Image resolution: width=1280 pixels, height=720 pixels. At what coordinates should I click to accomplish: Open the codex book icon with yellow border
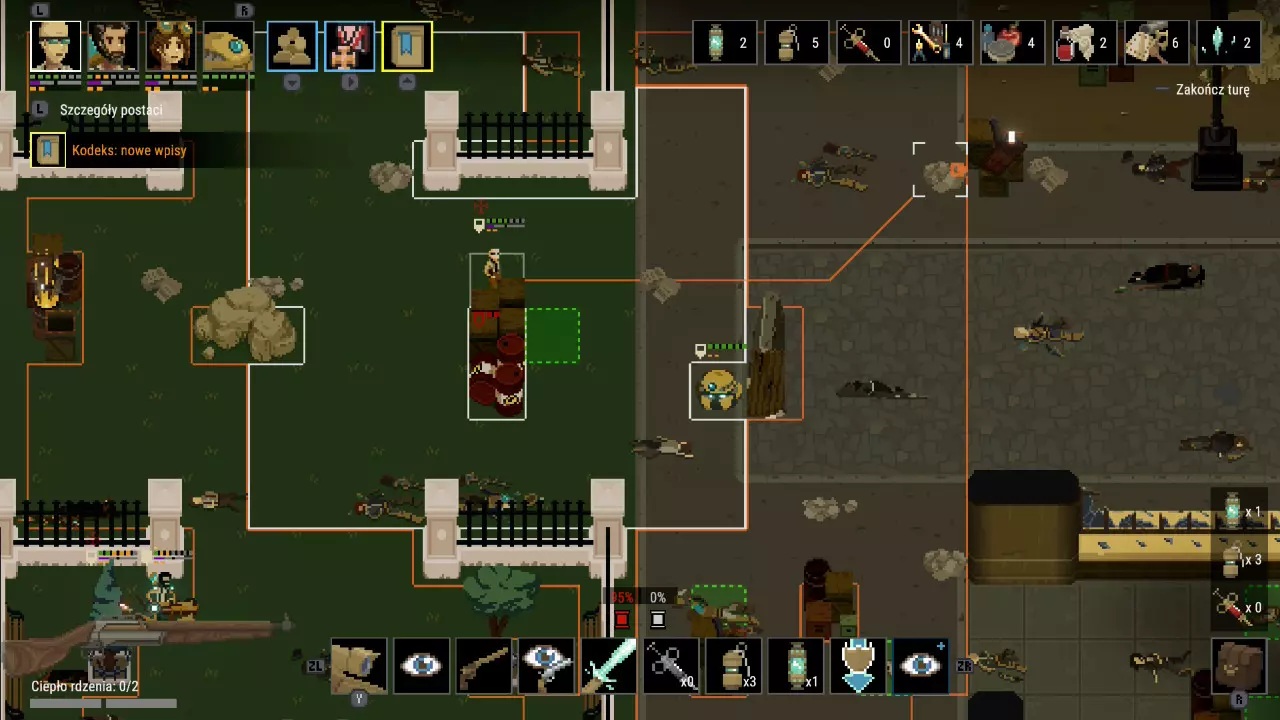[407, 46]
